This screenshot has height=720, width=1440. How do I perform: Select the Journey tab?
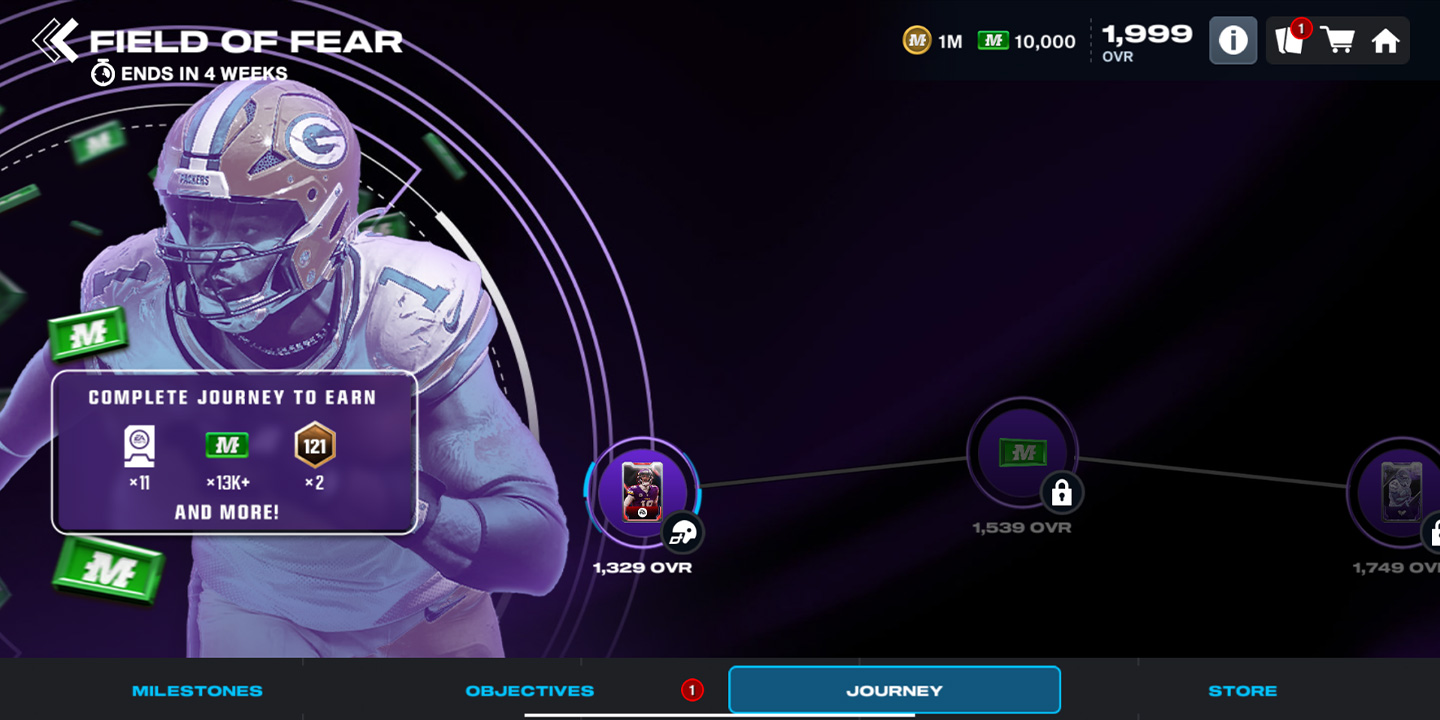tap(894, 690)
